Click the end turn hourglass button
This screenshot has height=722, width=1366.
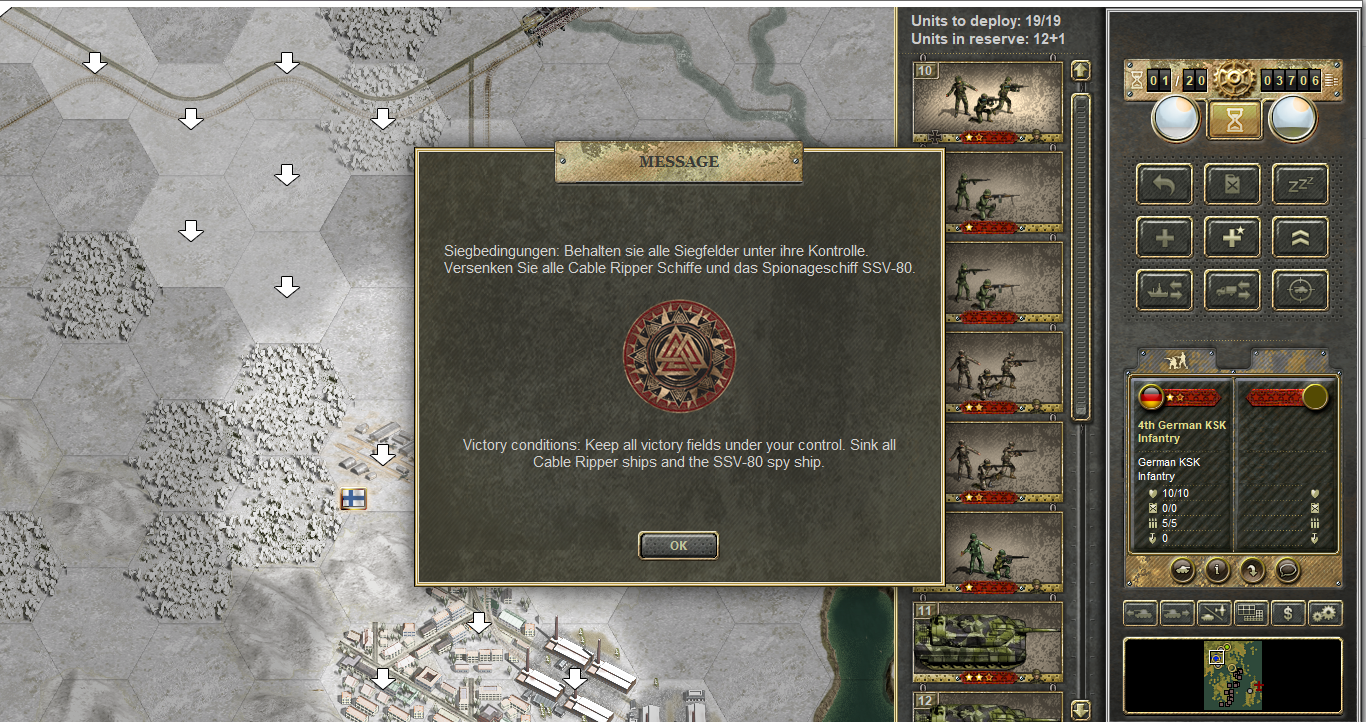[x=1232, y=121]
